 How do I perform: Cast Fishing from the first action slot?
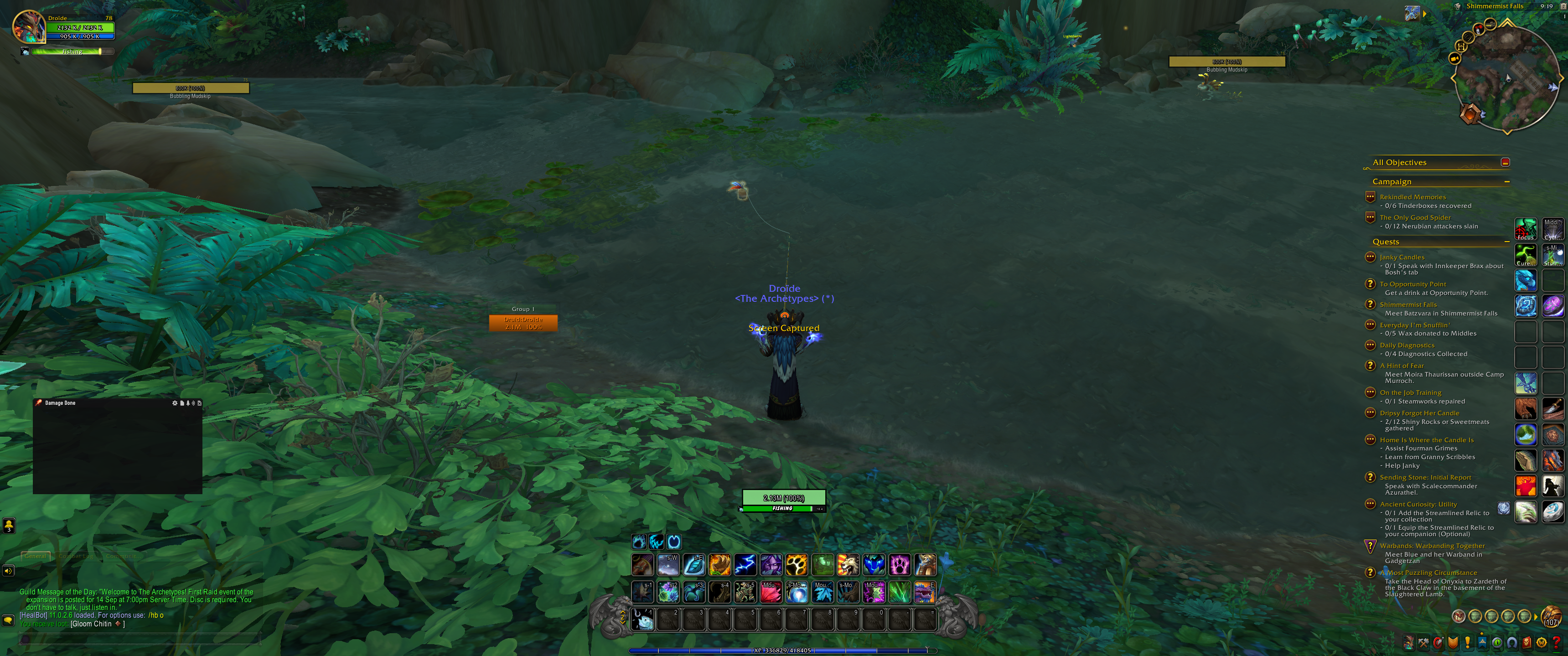643,620
